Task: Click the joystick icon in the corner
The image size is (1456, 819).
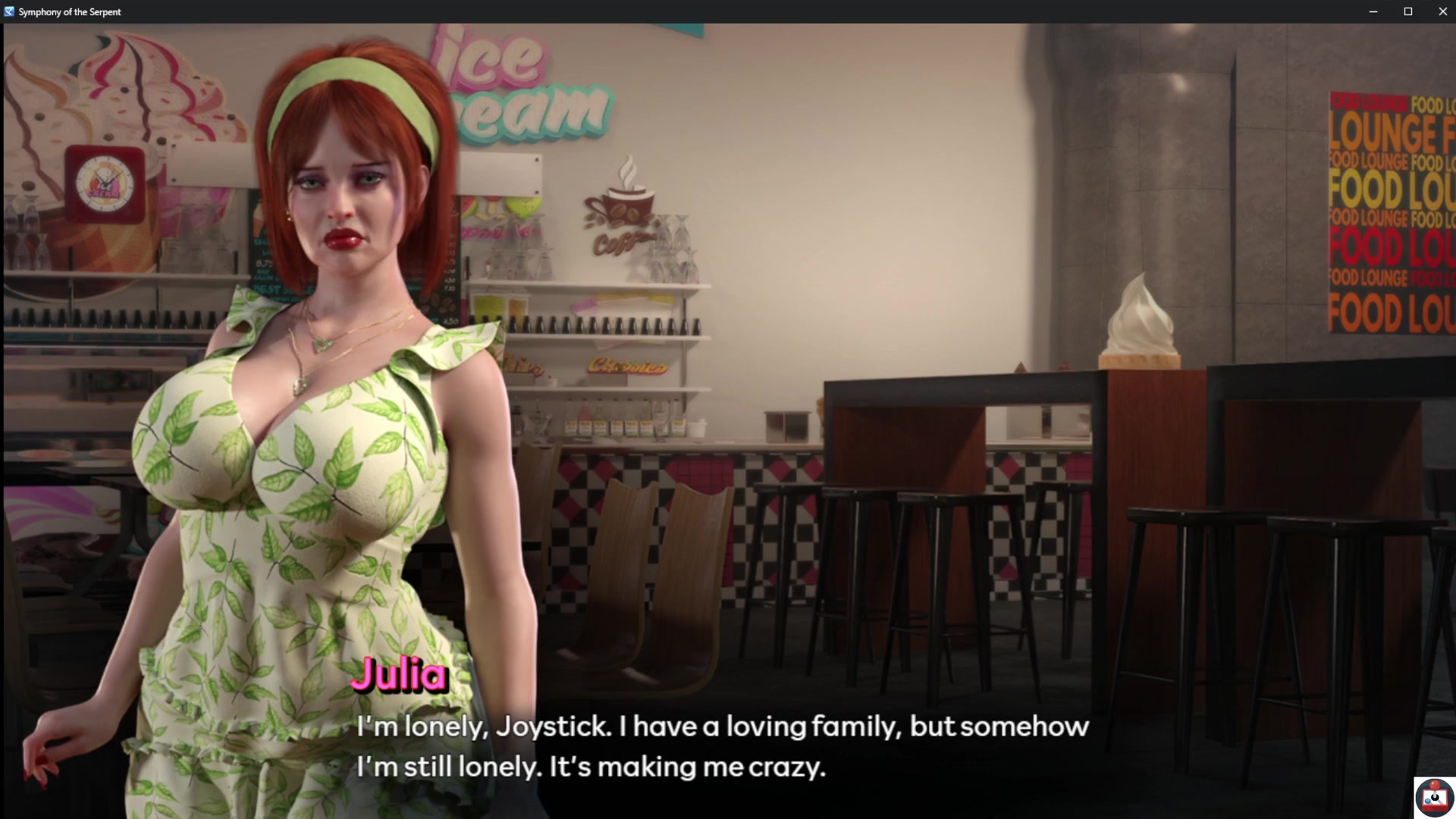Action: point(1434,797)
